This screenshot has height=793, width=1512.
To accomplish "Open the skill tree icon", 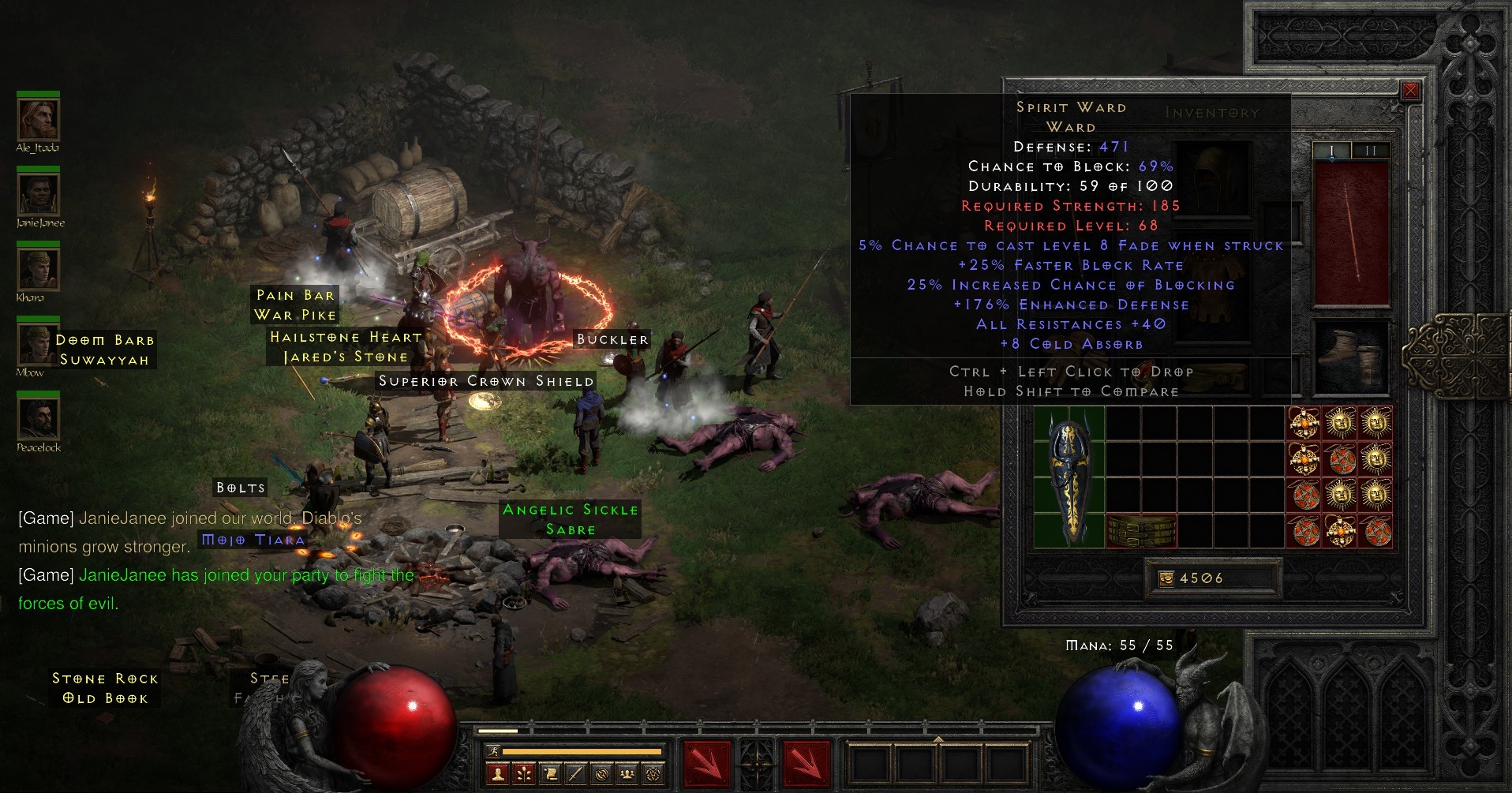I will [x=522, y=776].
